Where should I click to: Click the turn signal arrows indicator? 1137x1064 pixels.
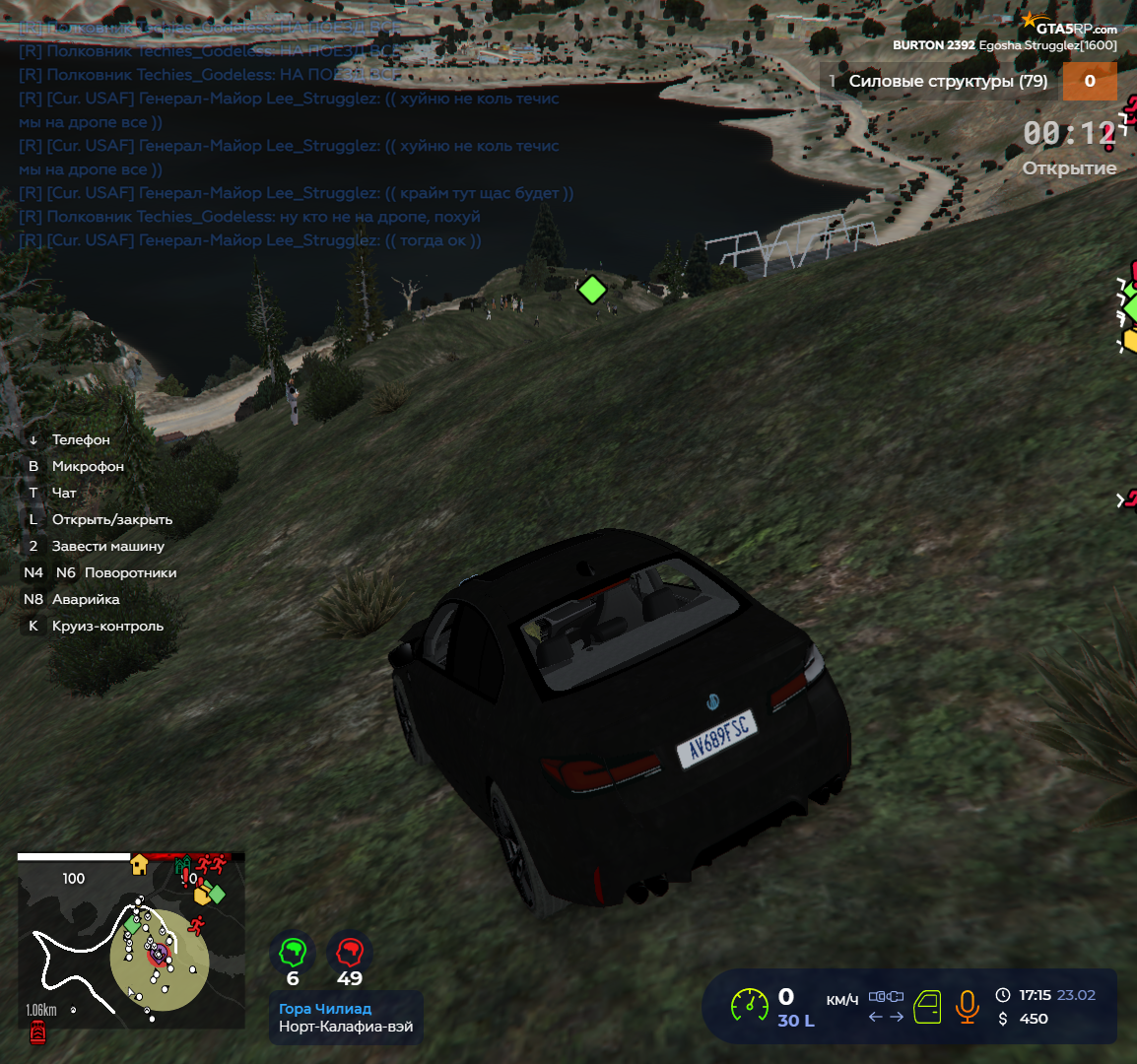click(x=886, y=1017)
